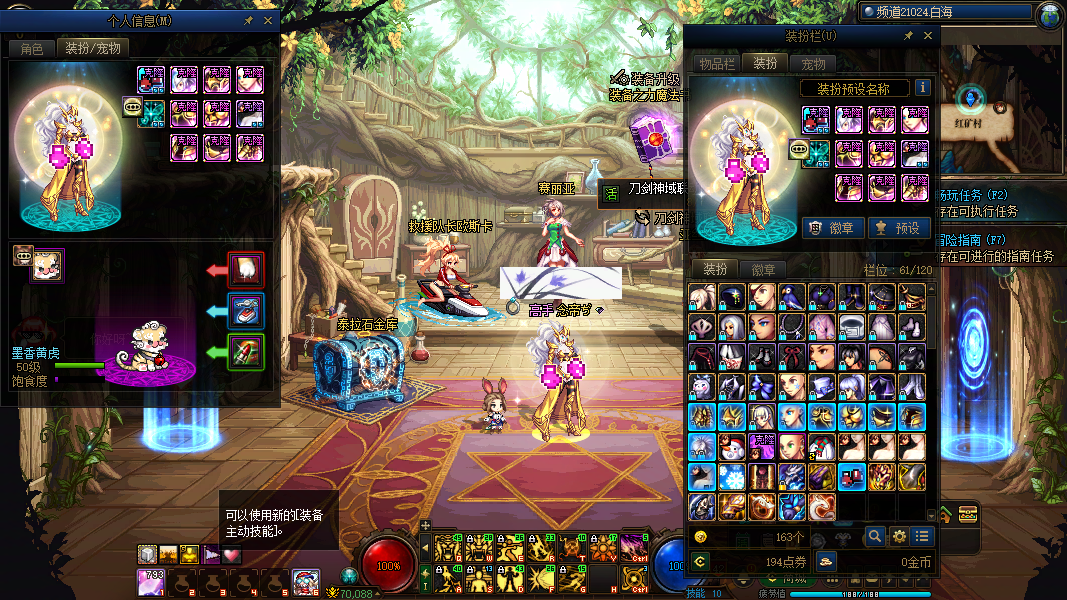Search avatars with the magnifying glass button
This screenshot has width=1067, height=600.
(875, 537)
